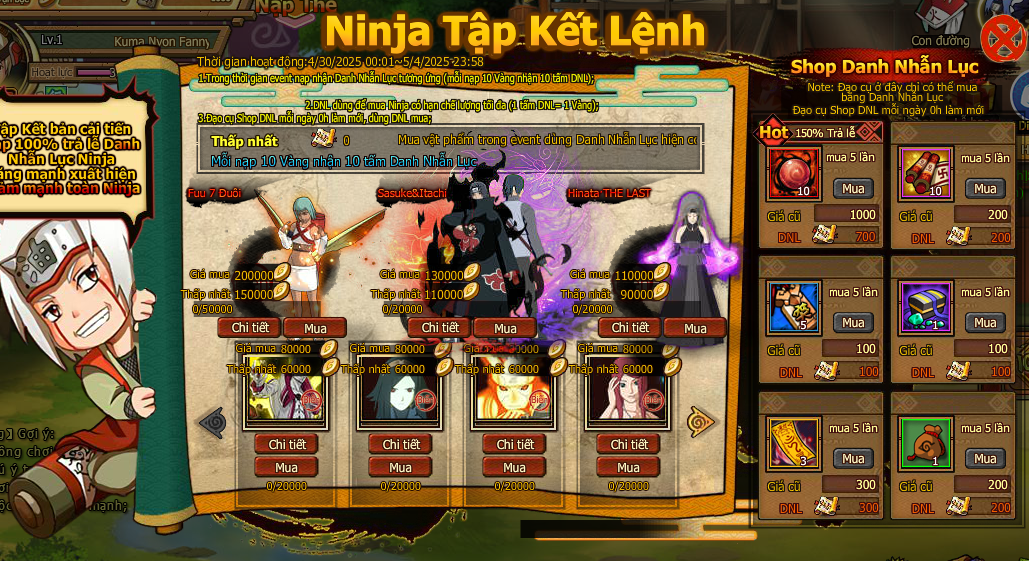The image size is (1029, 561).
Task: Purchase the green money bag item
Action: (x=985, y=458)
